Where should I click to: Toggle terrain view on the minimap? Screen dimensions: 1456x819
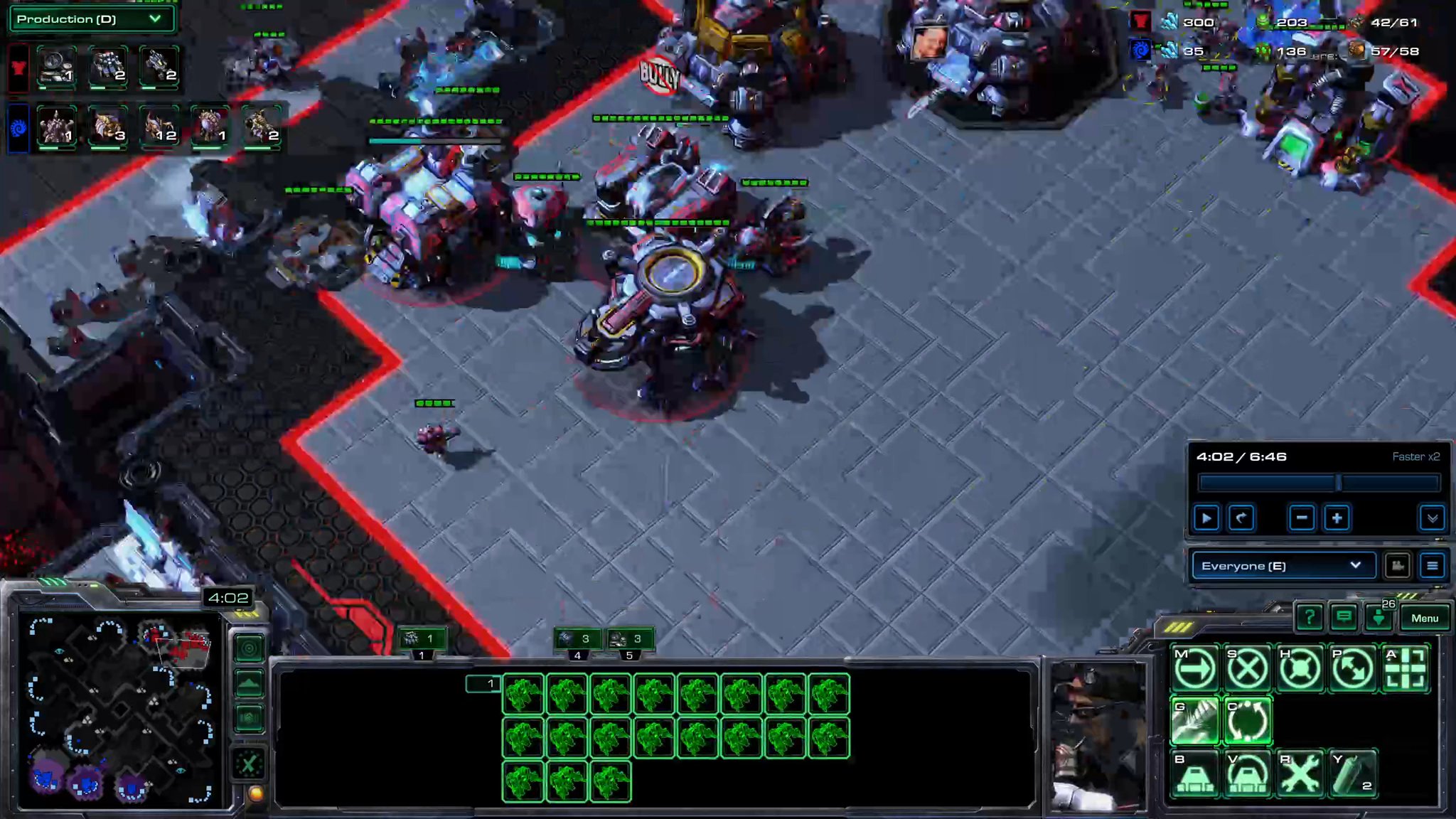tap(249, 681)
